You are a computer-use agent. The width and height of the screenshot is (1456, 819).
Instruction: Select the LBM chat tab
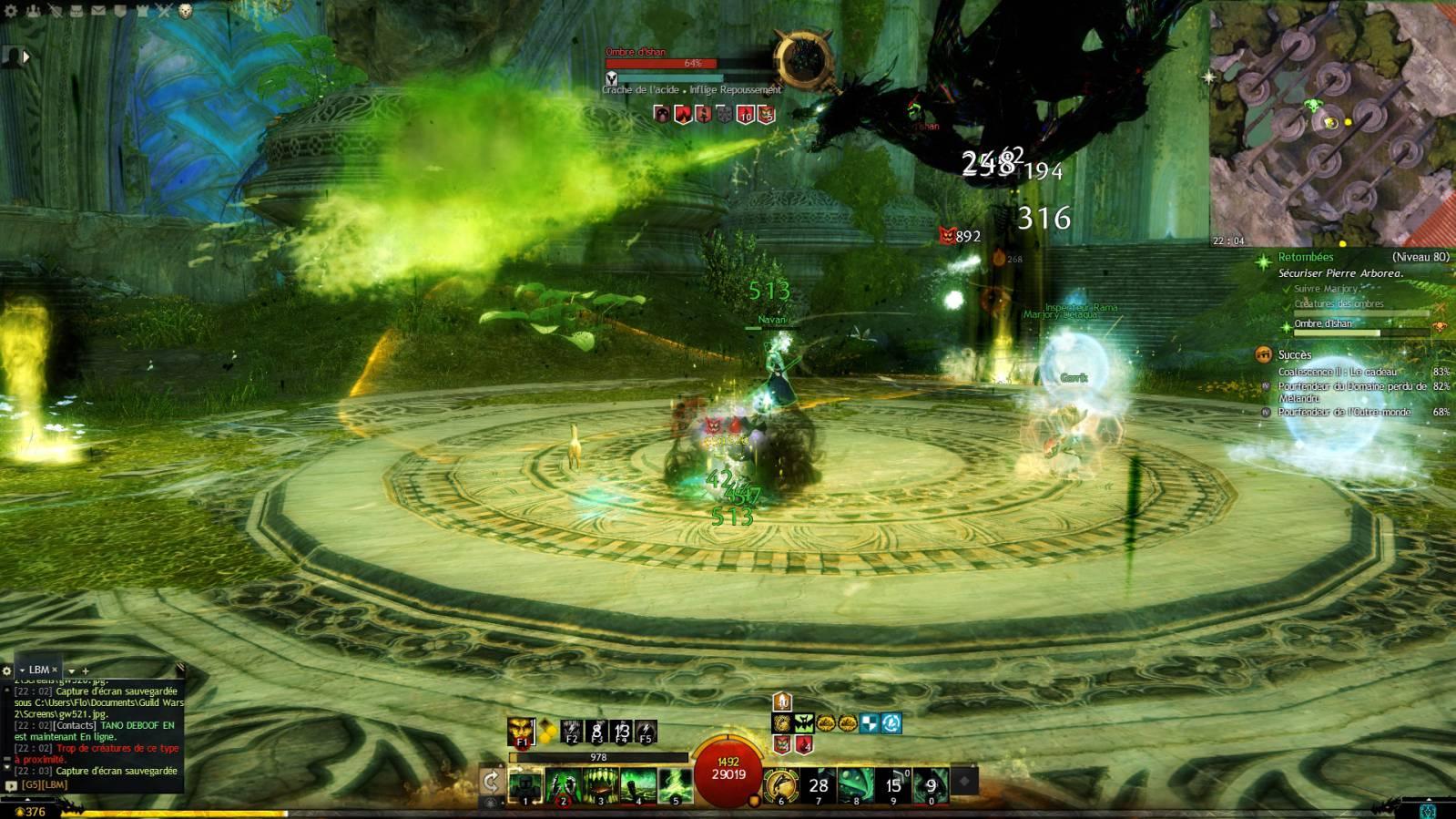point(38,670)
